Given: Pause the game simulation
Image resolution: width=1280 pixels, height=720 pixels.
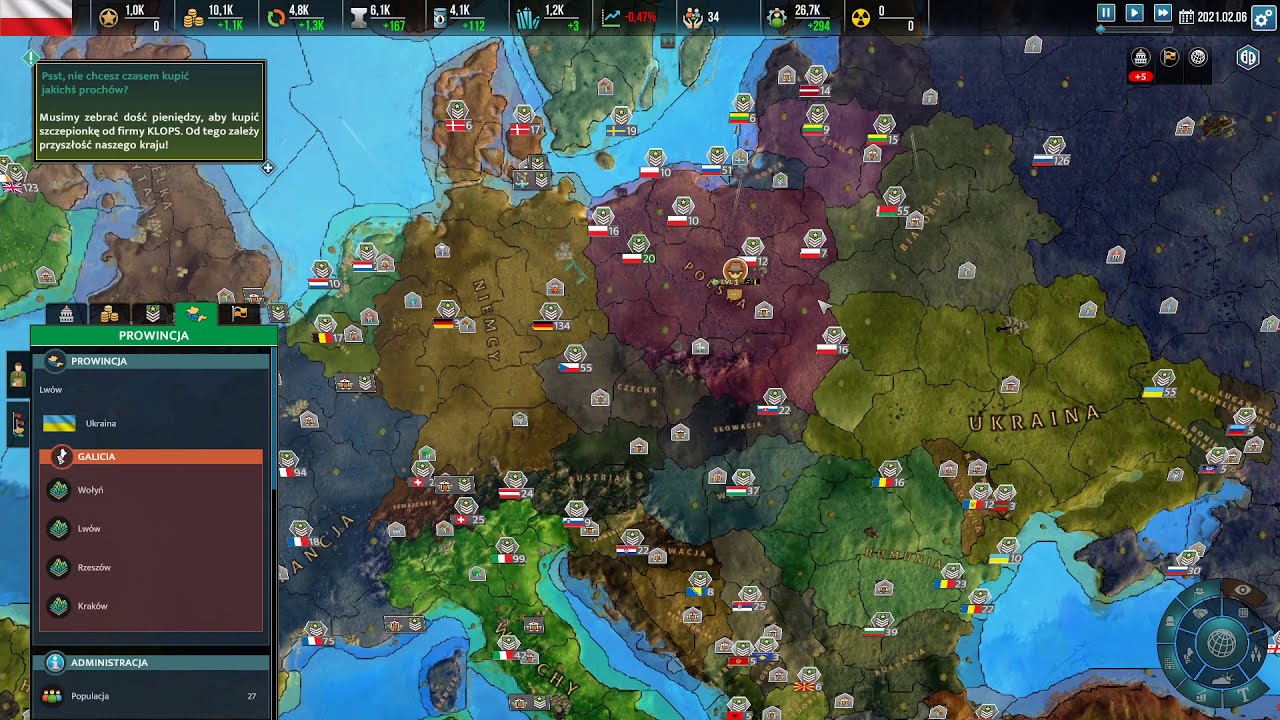Looking at the screenshot, I should (1106, 13).
